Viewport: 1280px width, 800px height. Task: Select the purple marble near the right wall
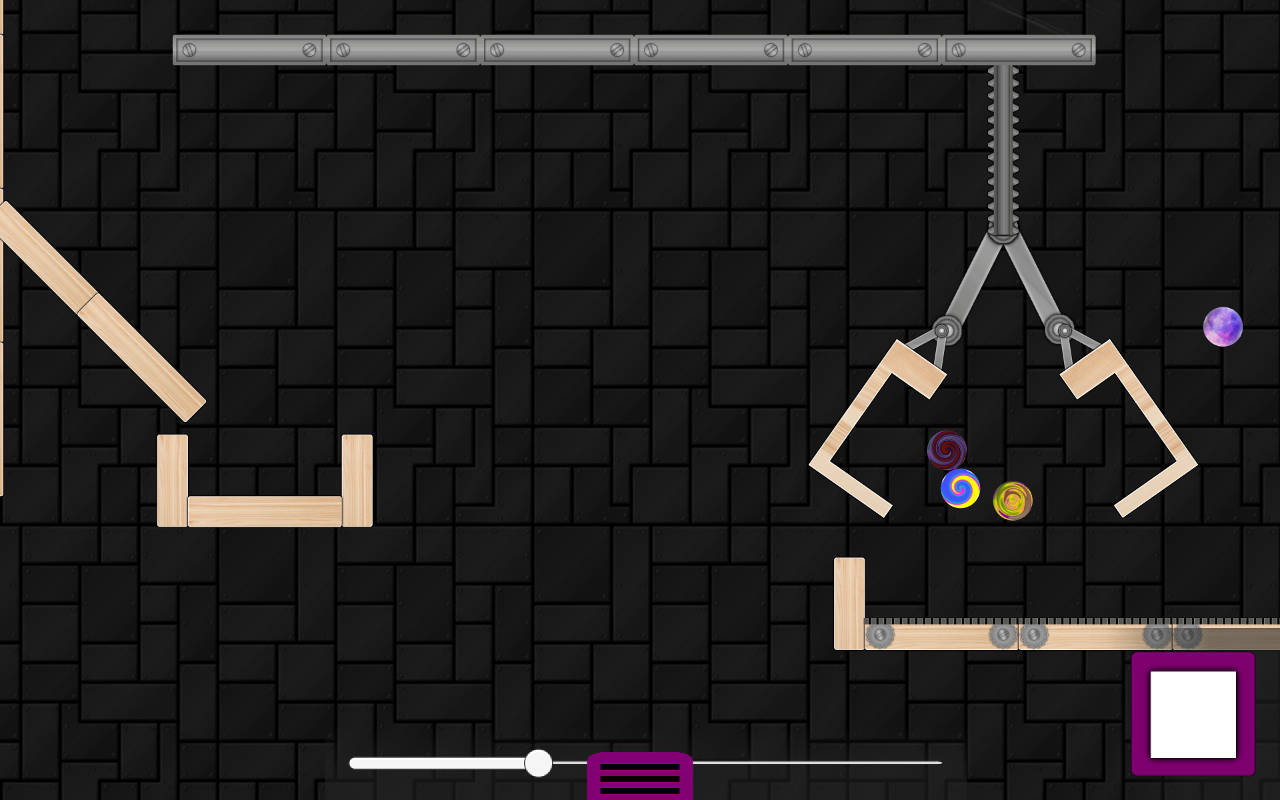1222,325
